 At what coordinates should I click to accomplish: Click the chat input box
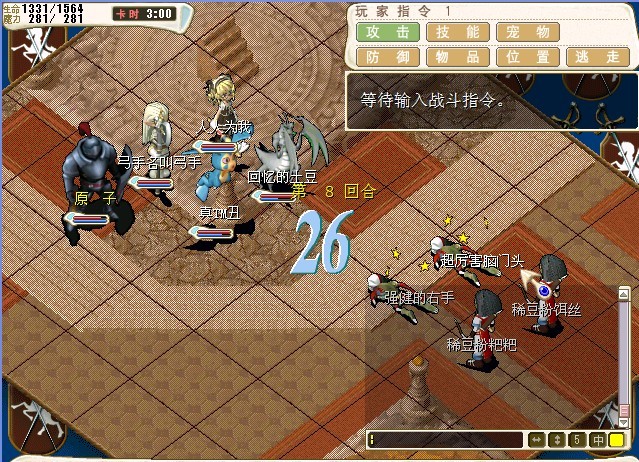point(445,439)
